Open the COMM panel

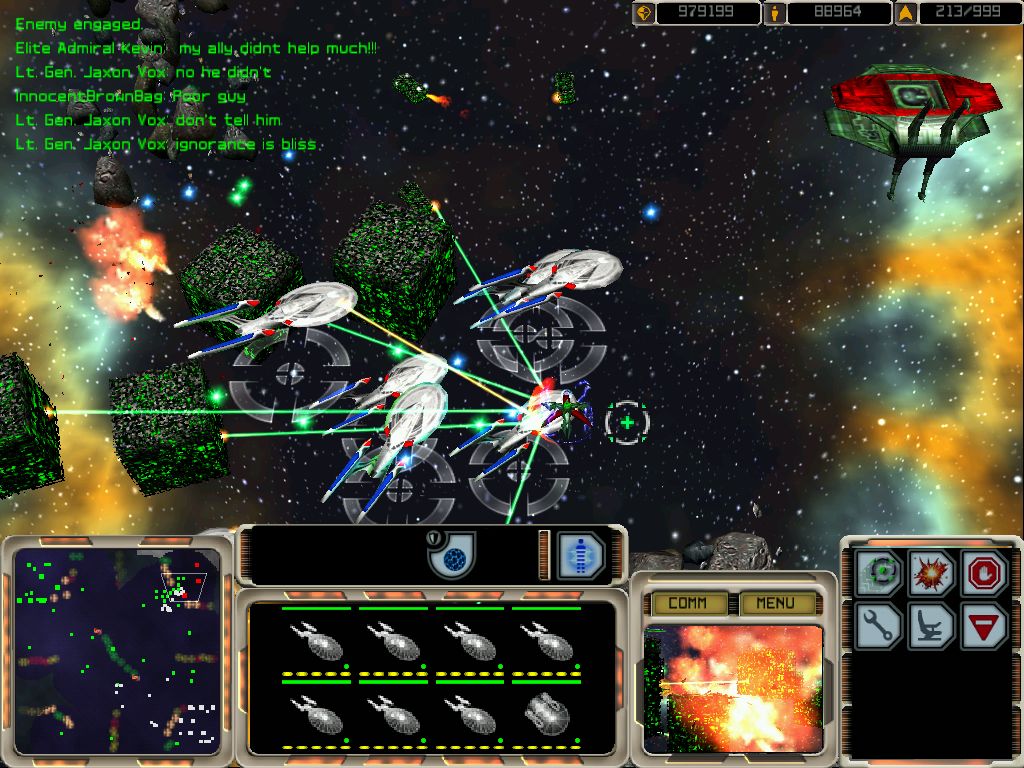point(686,603)
